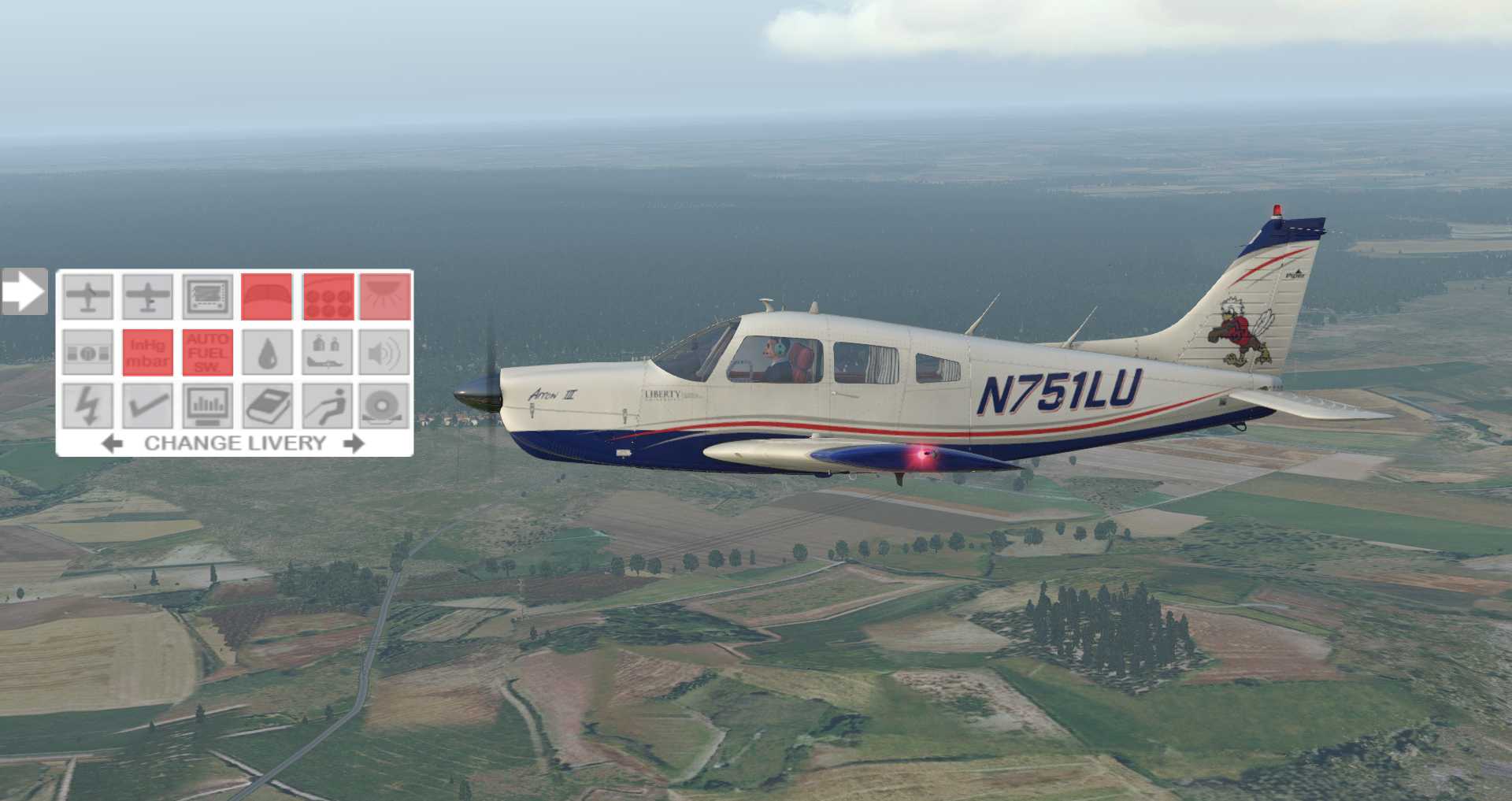Click the seated pilot icon
The image size is (1512, 801).
point(327,406)
